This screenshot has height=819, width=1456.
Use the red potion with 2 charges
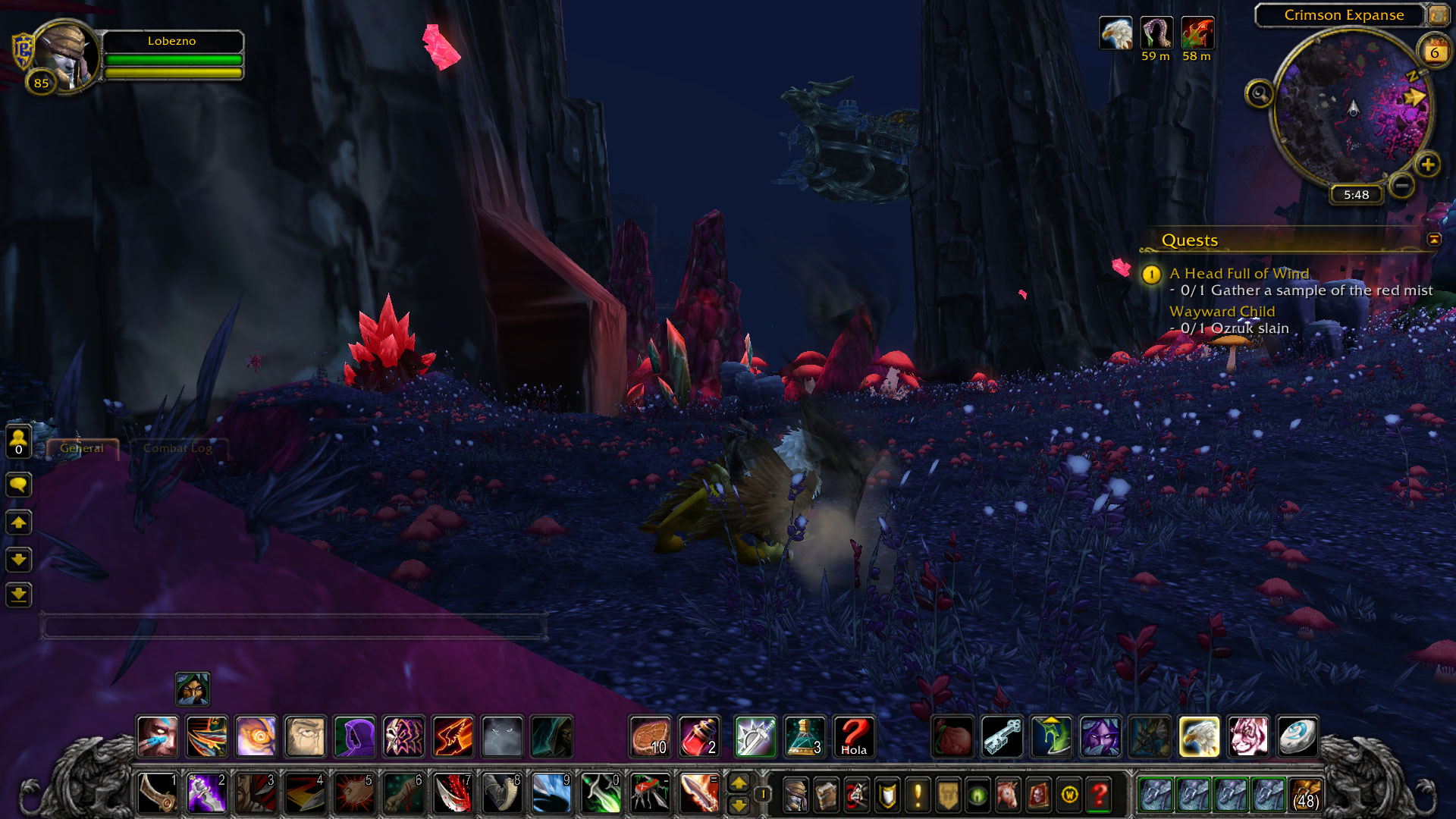[699, 736]
